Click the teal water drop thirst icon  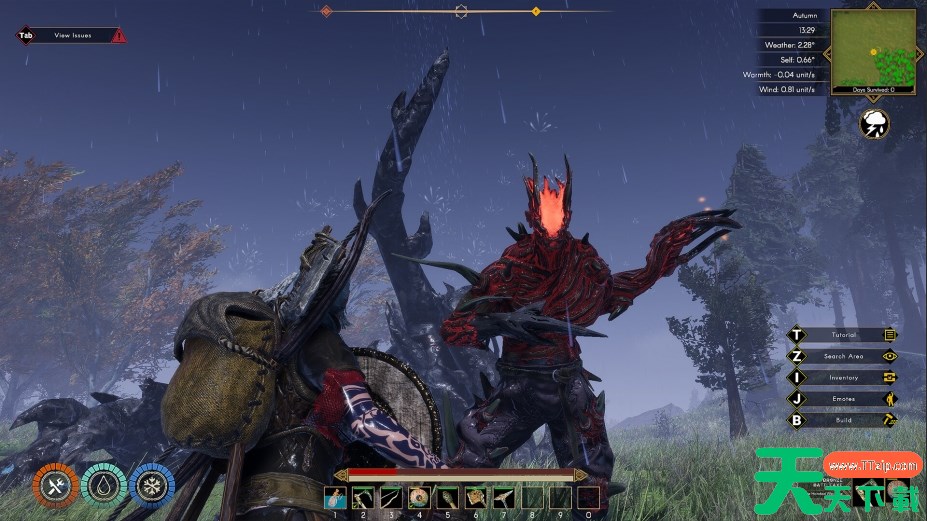pos(103,487)
